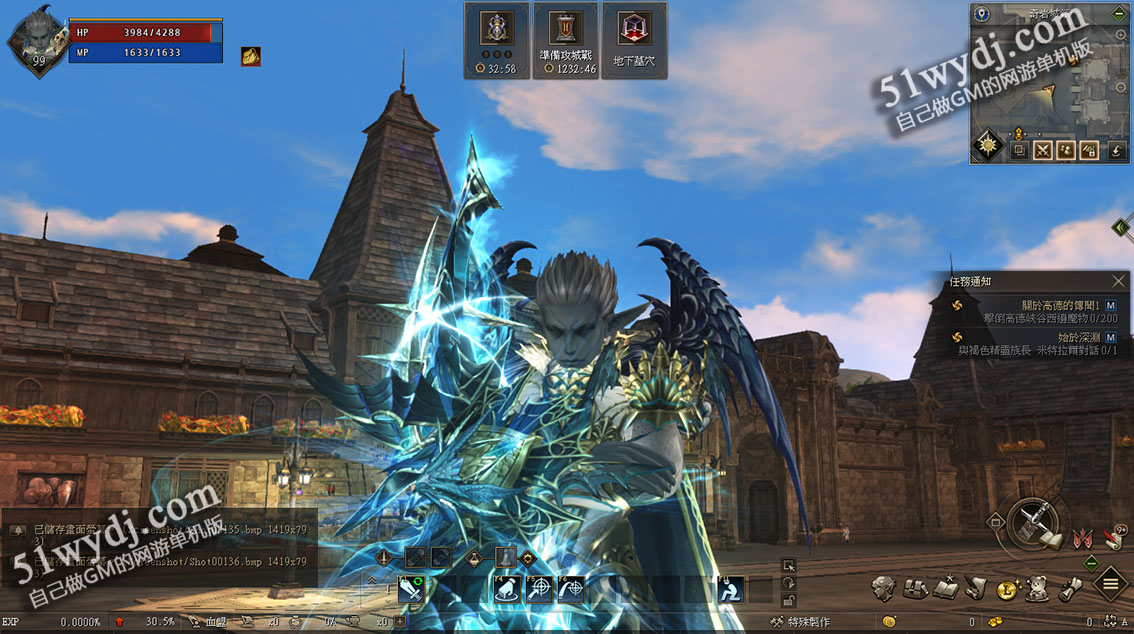
Task: Select the first quest in the notification list
Action: pyautogui.click(x=1030, y=311)
